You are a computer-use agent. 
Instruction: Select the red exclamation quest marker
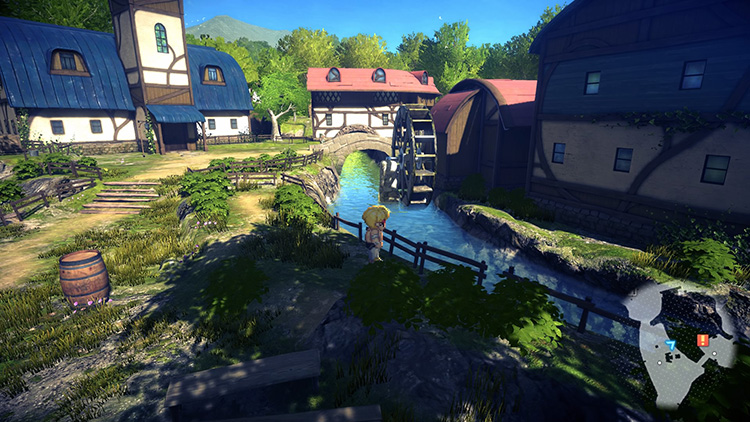click(702, 341)
